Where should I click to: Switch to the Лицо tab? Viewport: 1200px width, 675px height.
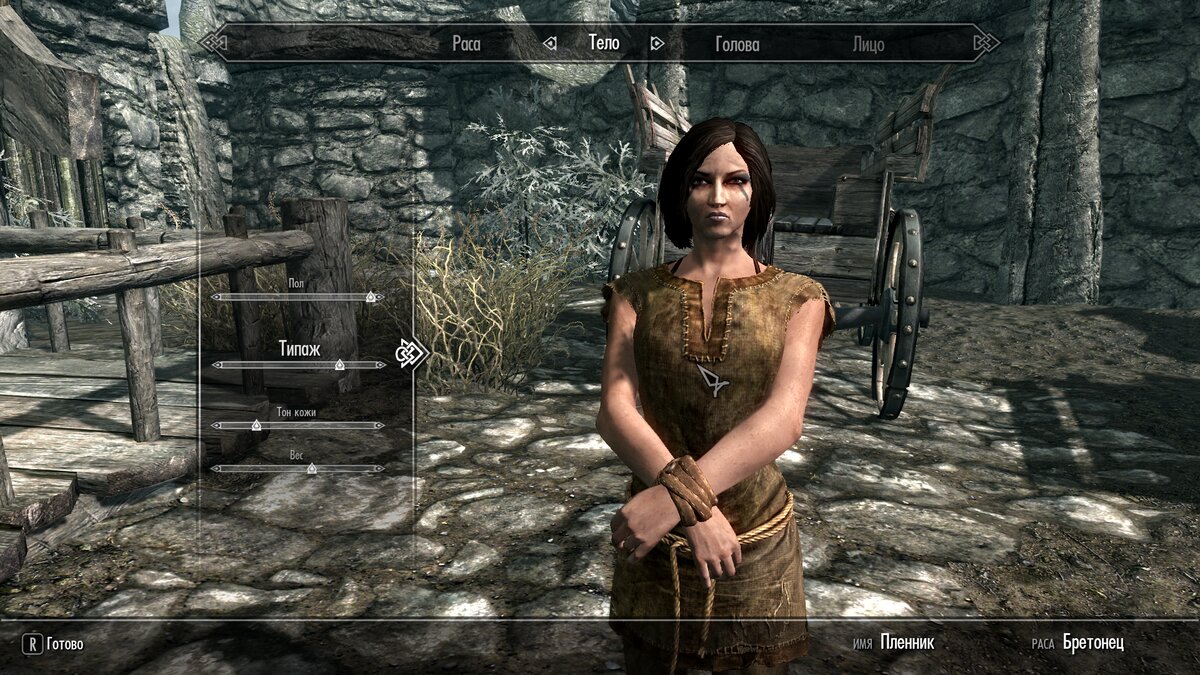[x=868, y=44]
